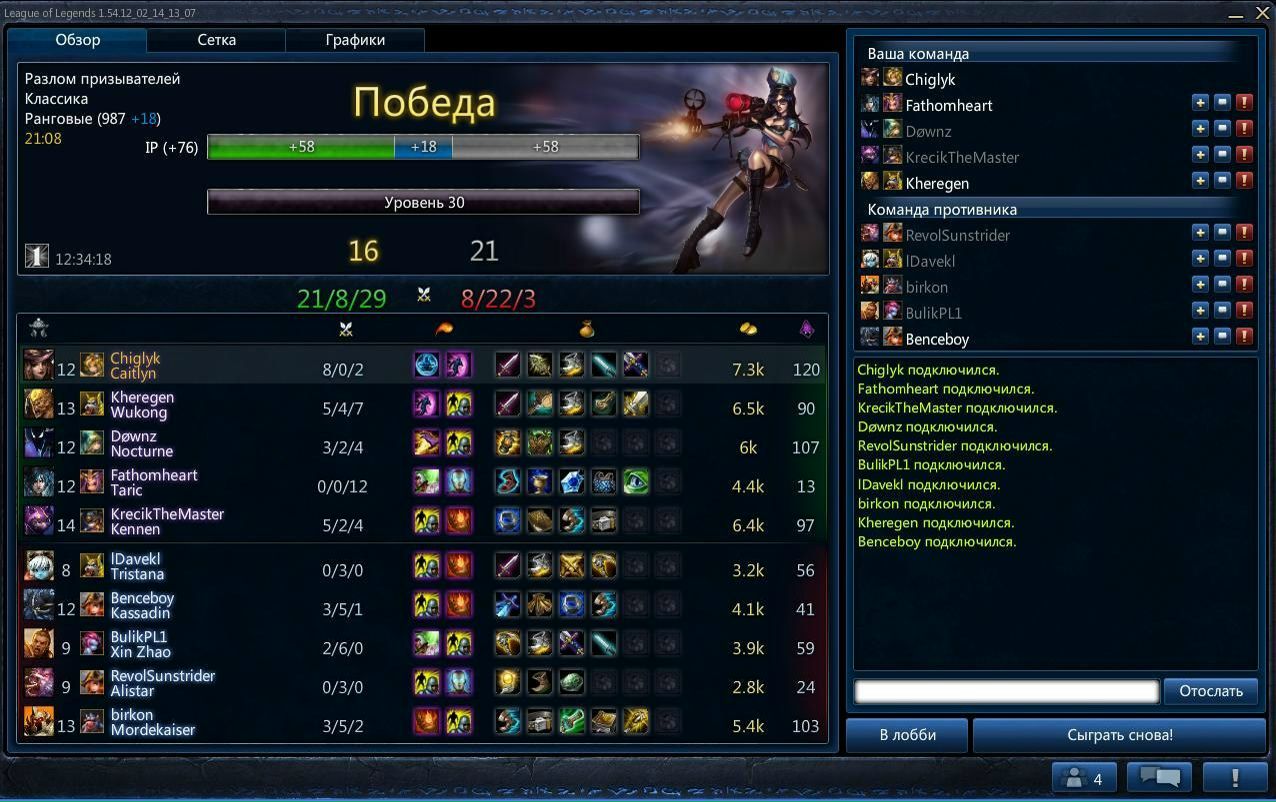Focus the chat message input field
The image size is (1276, 802).
pyautogui.click(x=1006, y=691)
